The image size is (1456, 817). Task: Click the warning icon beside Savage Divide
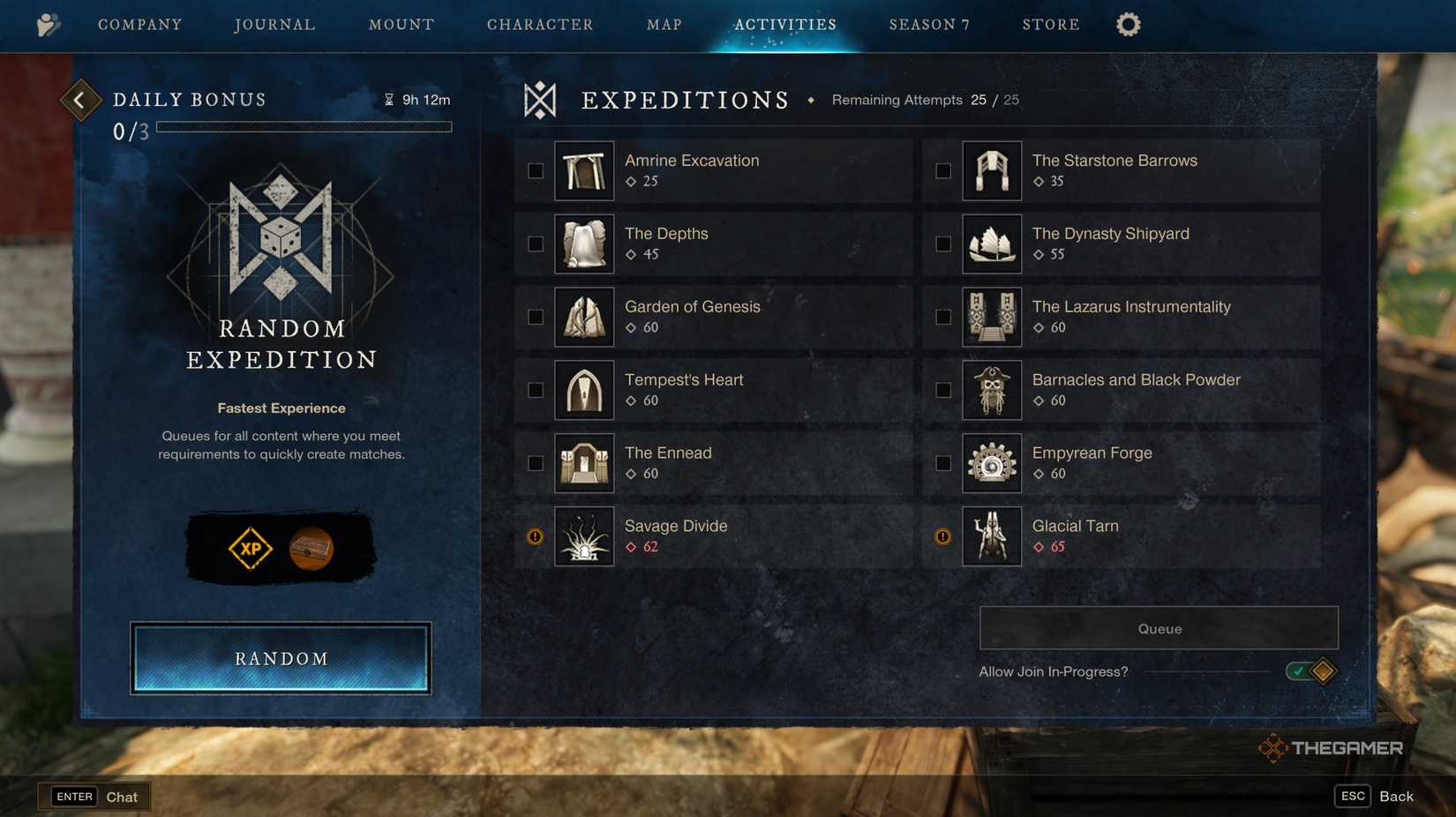coord(534,536)
